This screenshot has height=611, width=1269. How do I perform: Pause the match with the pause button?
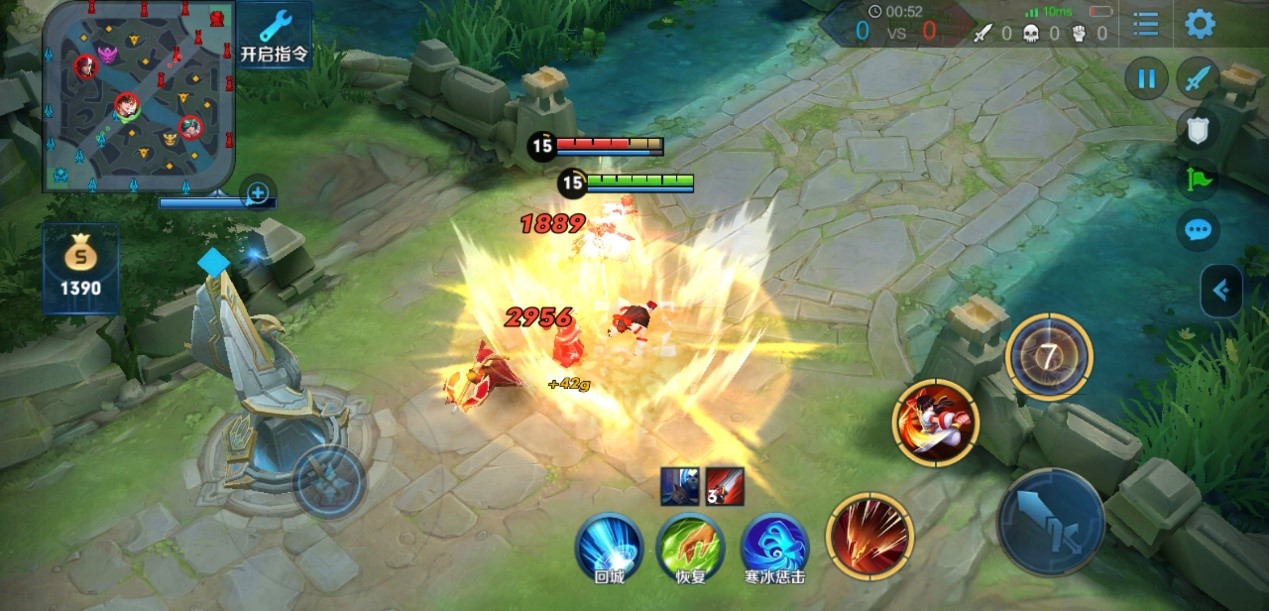[1146, 78]
